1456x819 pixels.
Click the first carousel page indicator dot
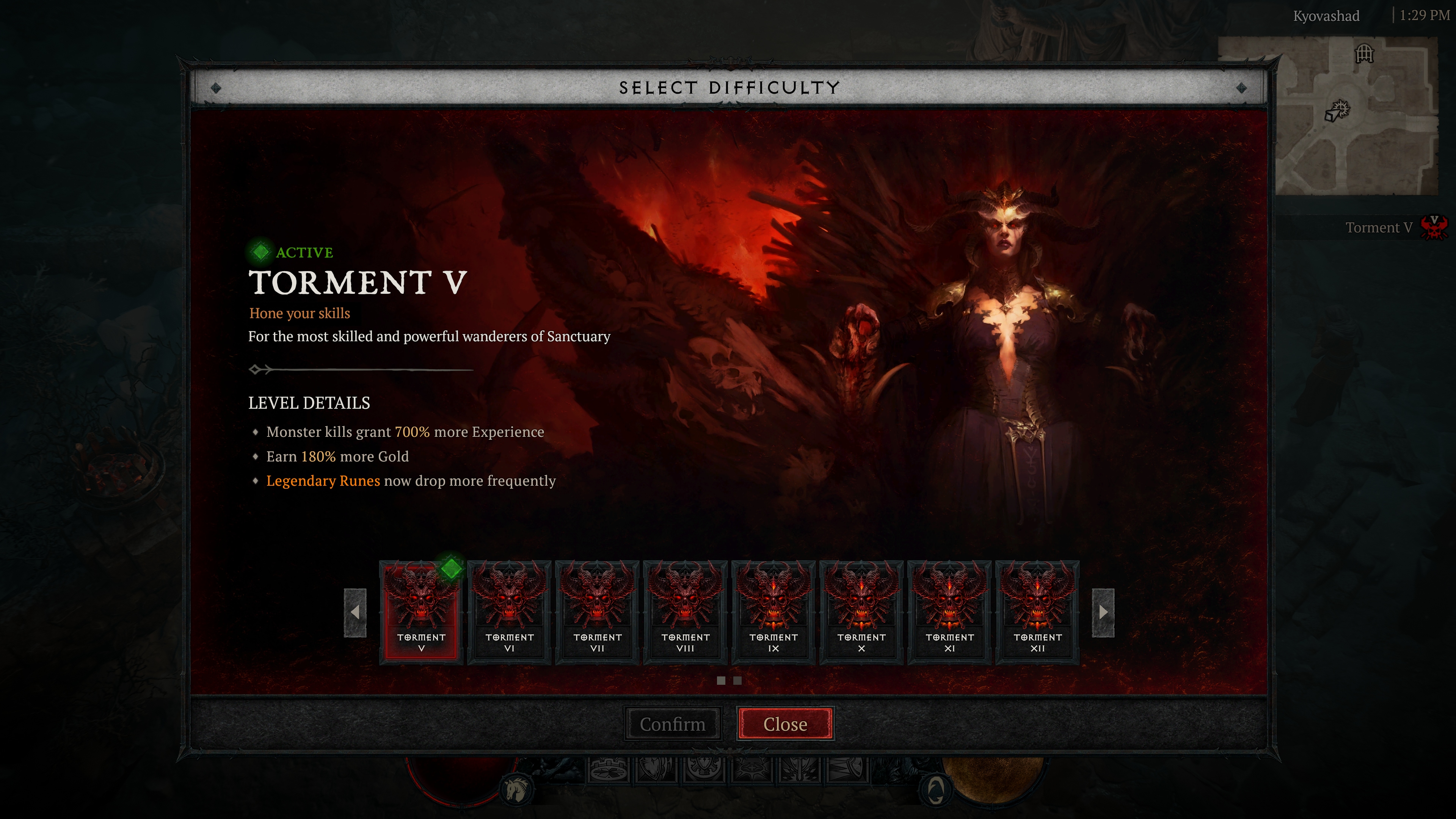tap(722, 681)
